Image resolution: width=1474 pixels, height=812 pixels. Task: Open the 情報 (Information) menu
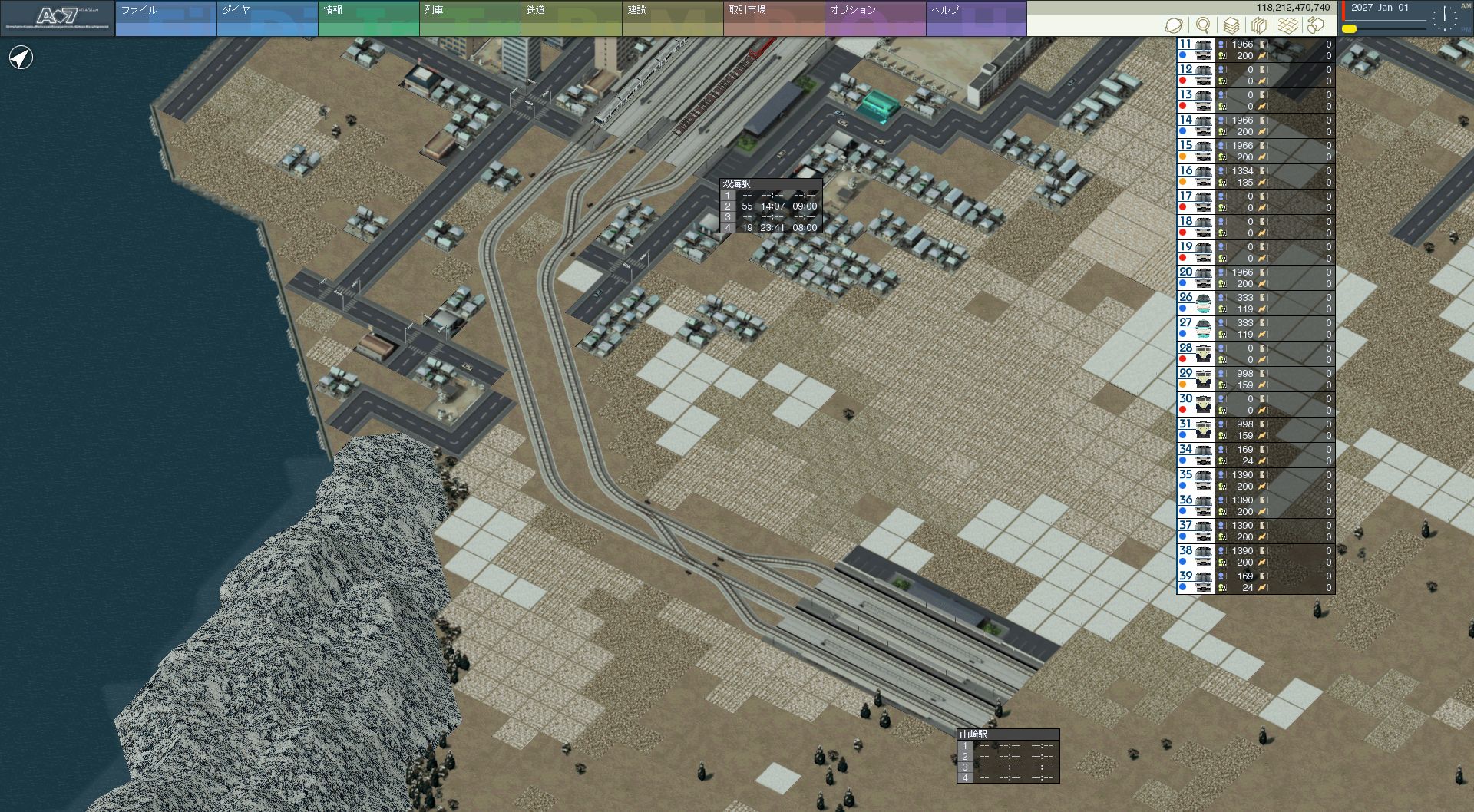point(368,18)
